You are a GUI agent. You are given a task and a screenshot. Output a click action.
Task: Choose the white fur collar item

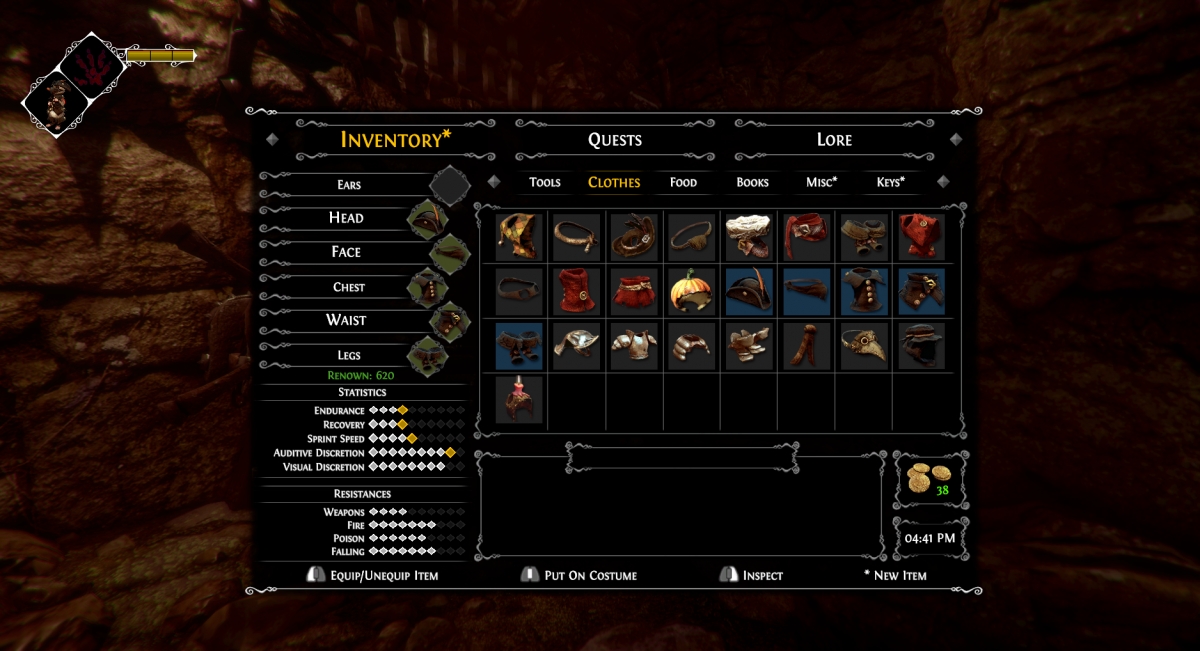click(749, 237)
